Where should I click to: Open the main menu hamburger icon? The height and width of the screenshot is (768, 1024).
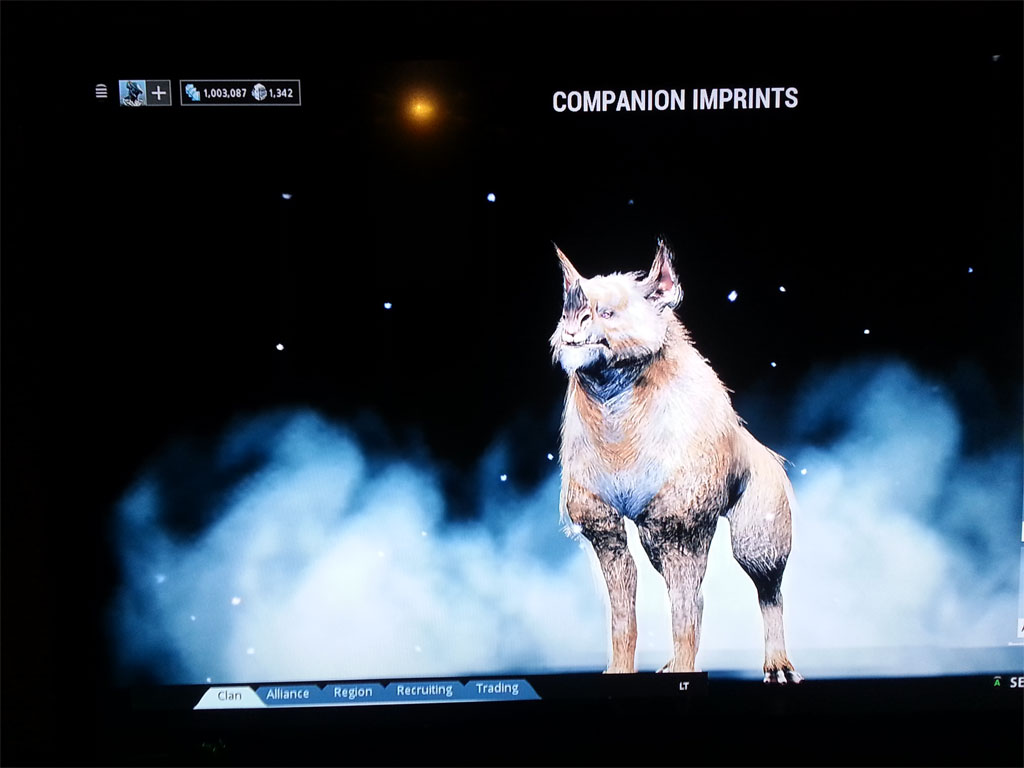(x=101, y=92)
